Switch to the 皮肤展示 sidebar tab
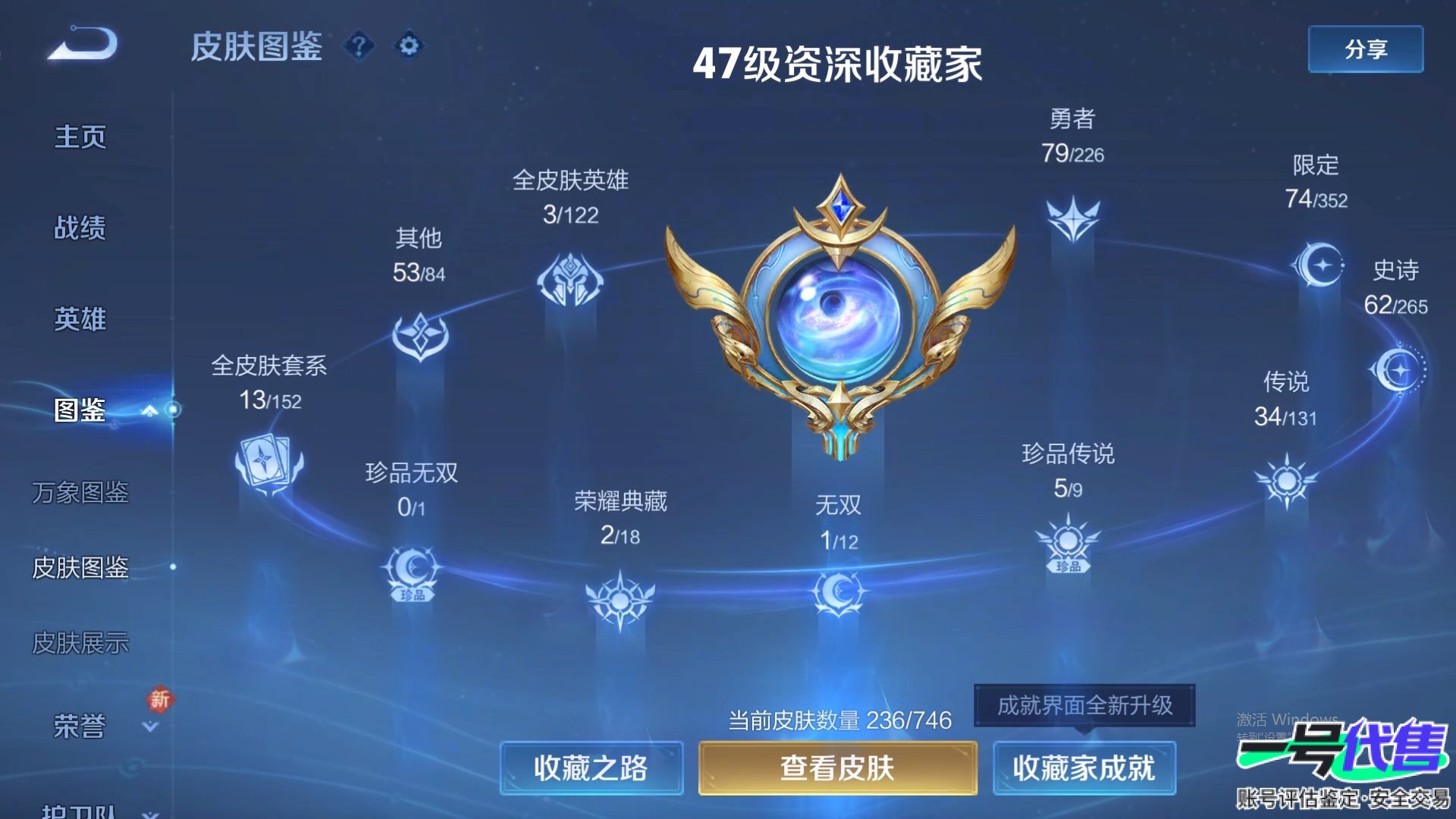This screenshot has height=819, width=1456. (x=81, y=642)
